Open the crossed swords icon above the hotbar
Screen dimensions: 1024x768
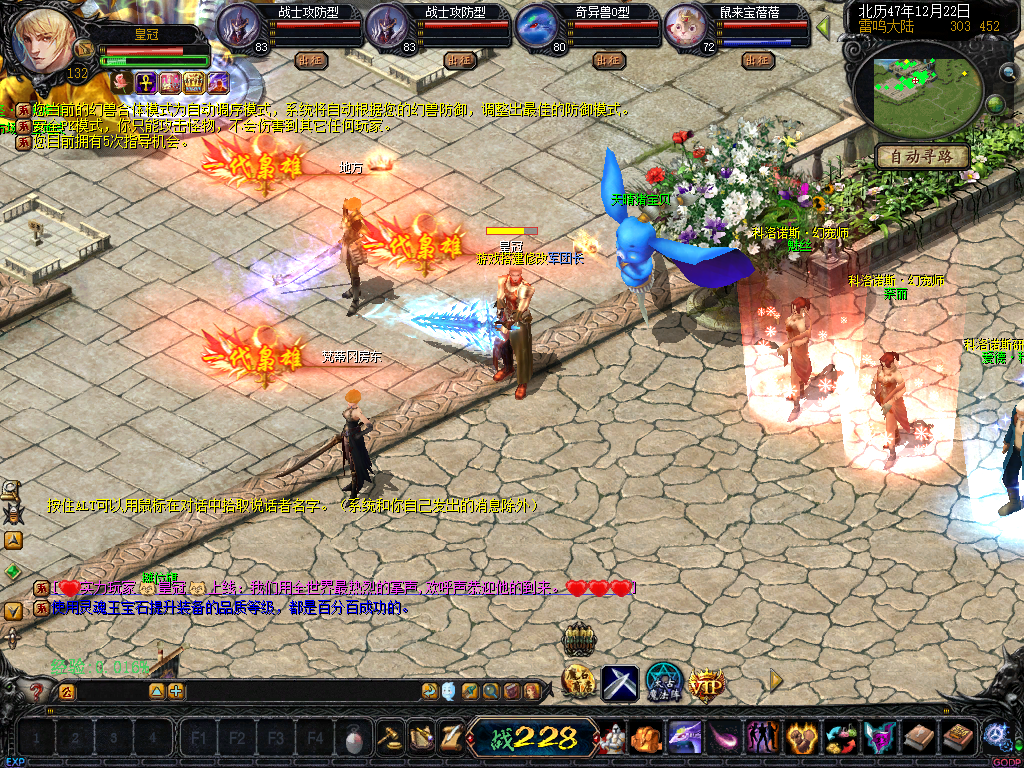620,683
